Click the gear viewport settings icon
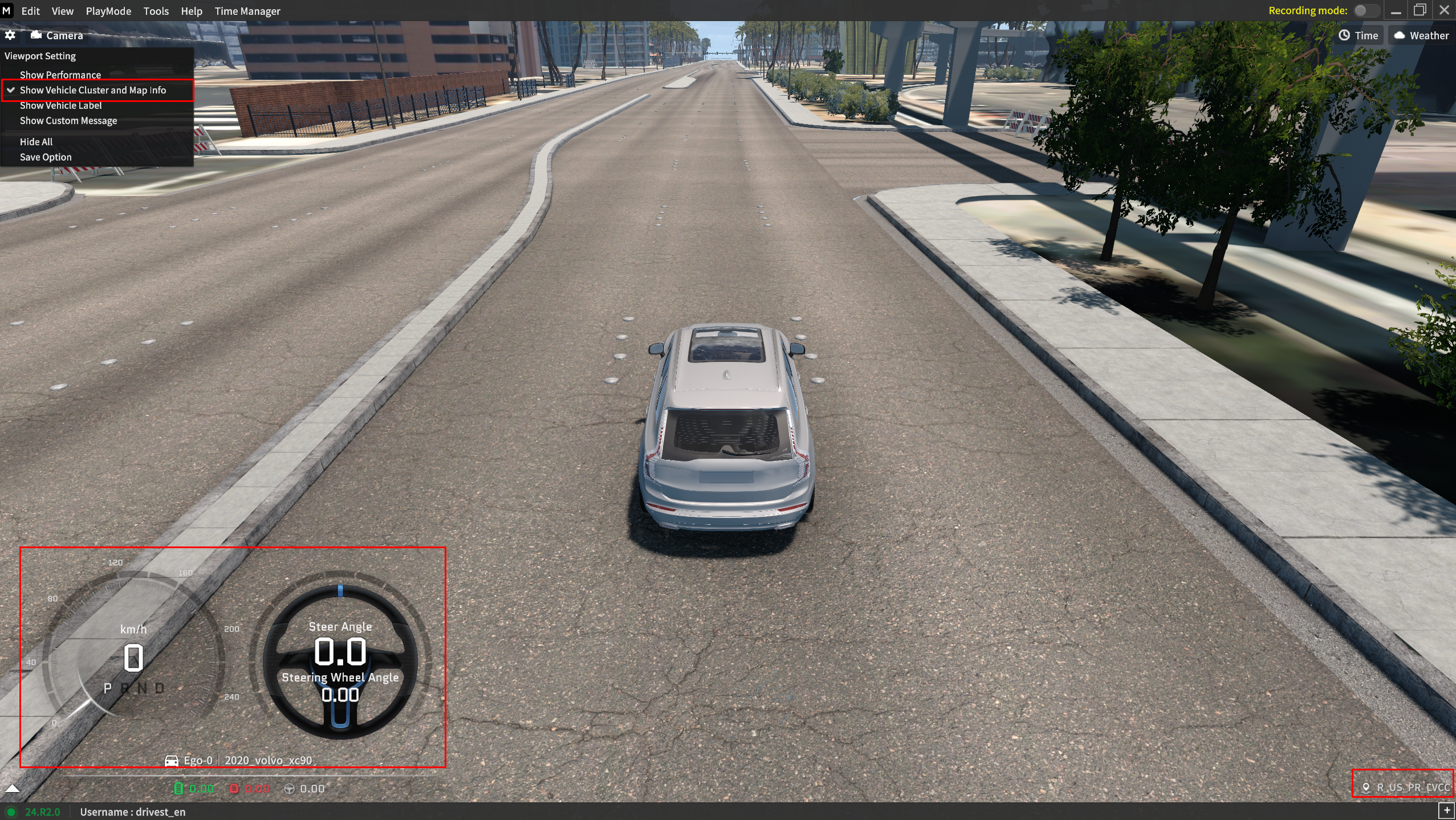 point(10,35)
